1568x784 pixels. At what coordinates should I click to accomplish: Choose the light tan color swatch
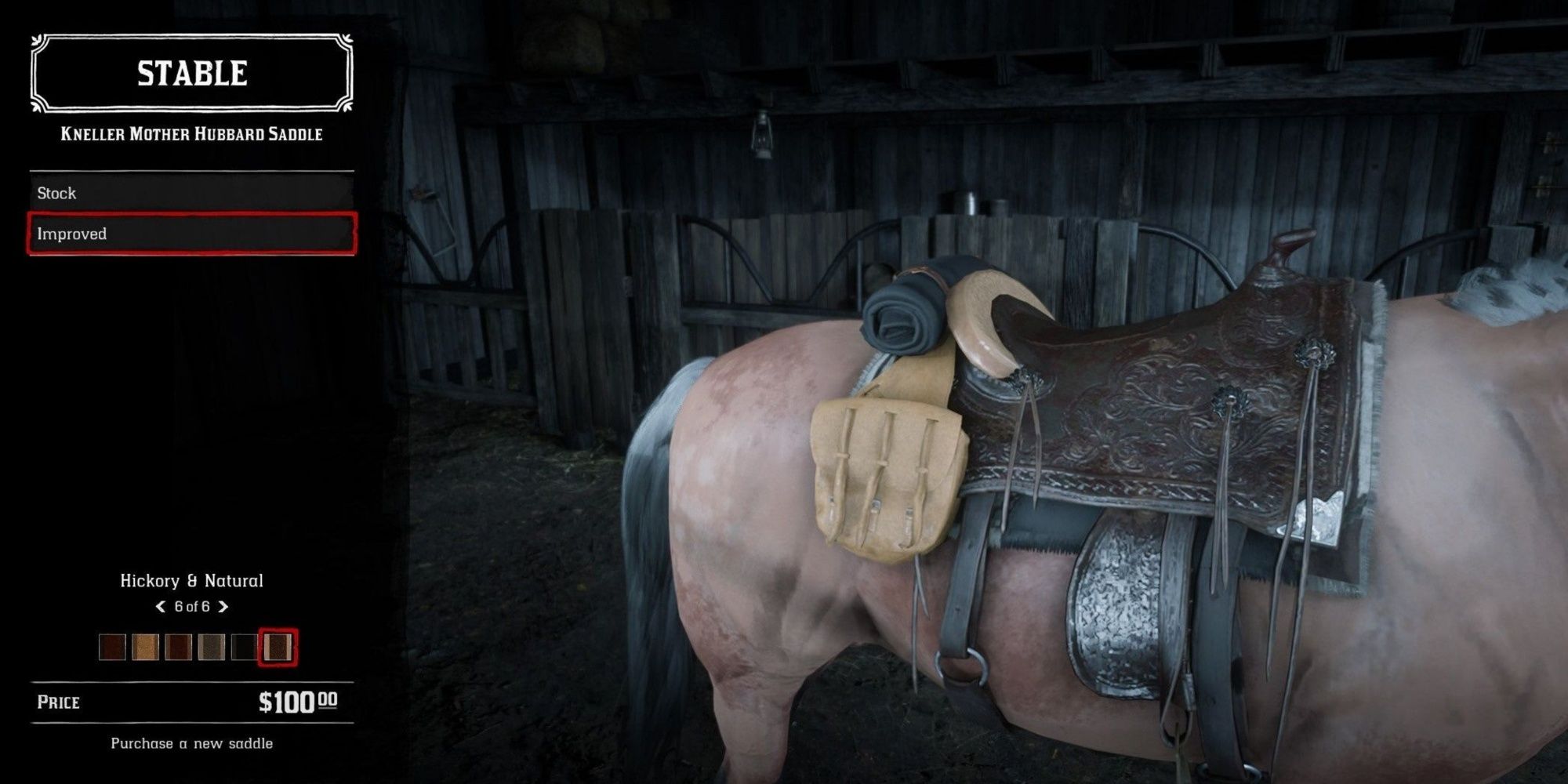[145, 647]
